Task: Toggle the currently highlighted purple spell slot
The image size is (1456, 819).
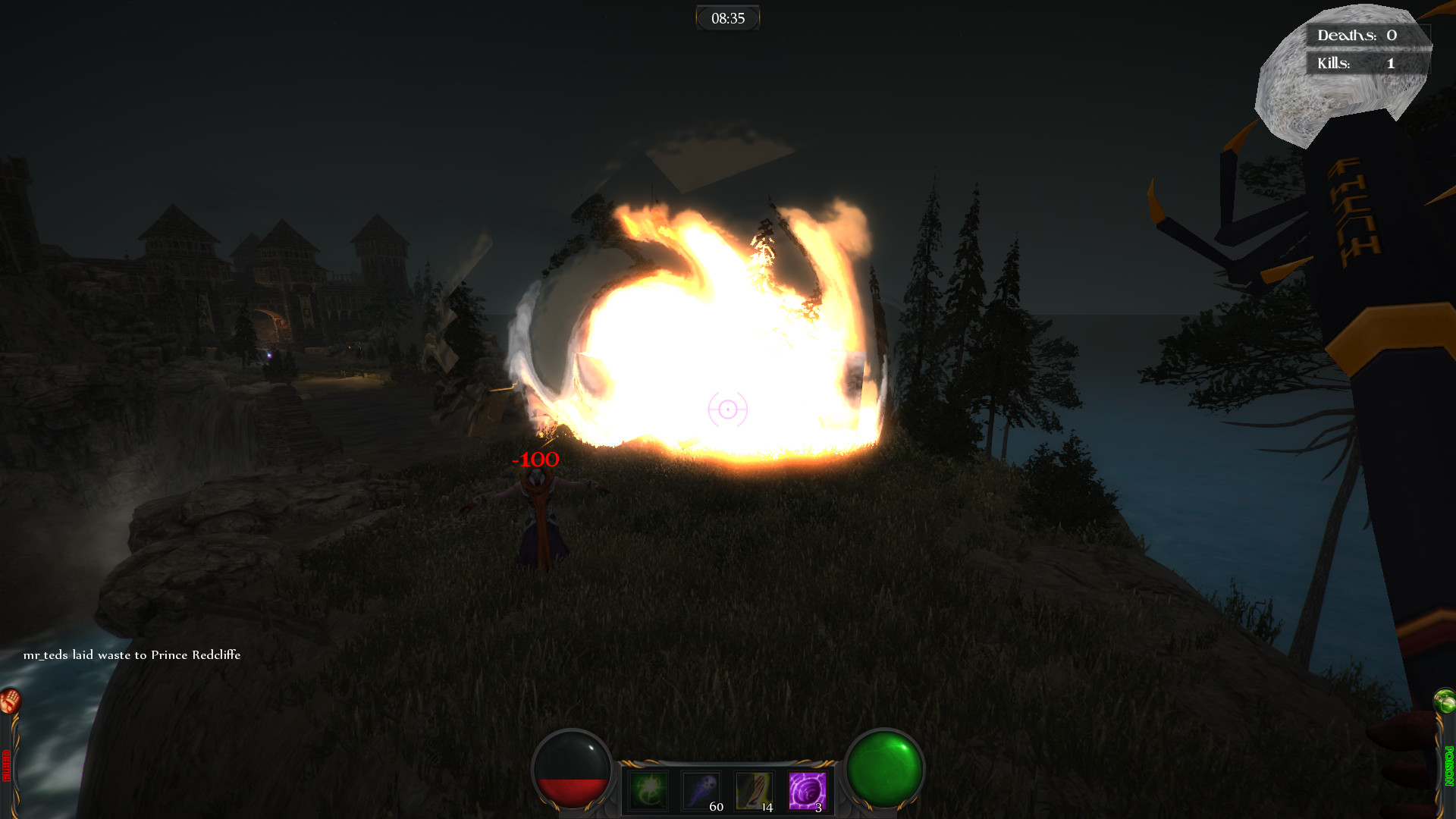Action: click(x=807, y=791)
